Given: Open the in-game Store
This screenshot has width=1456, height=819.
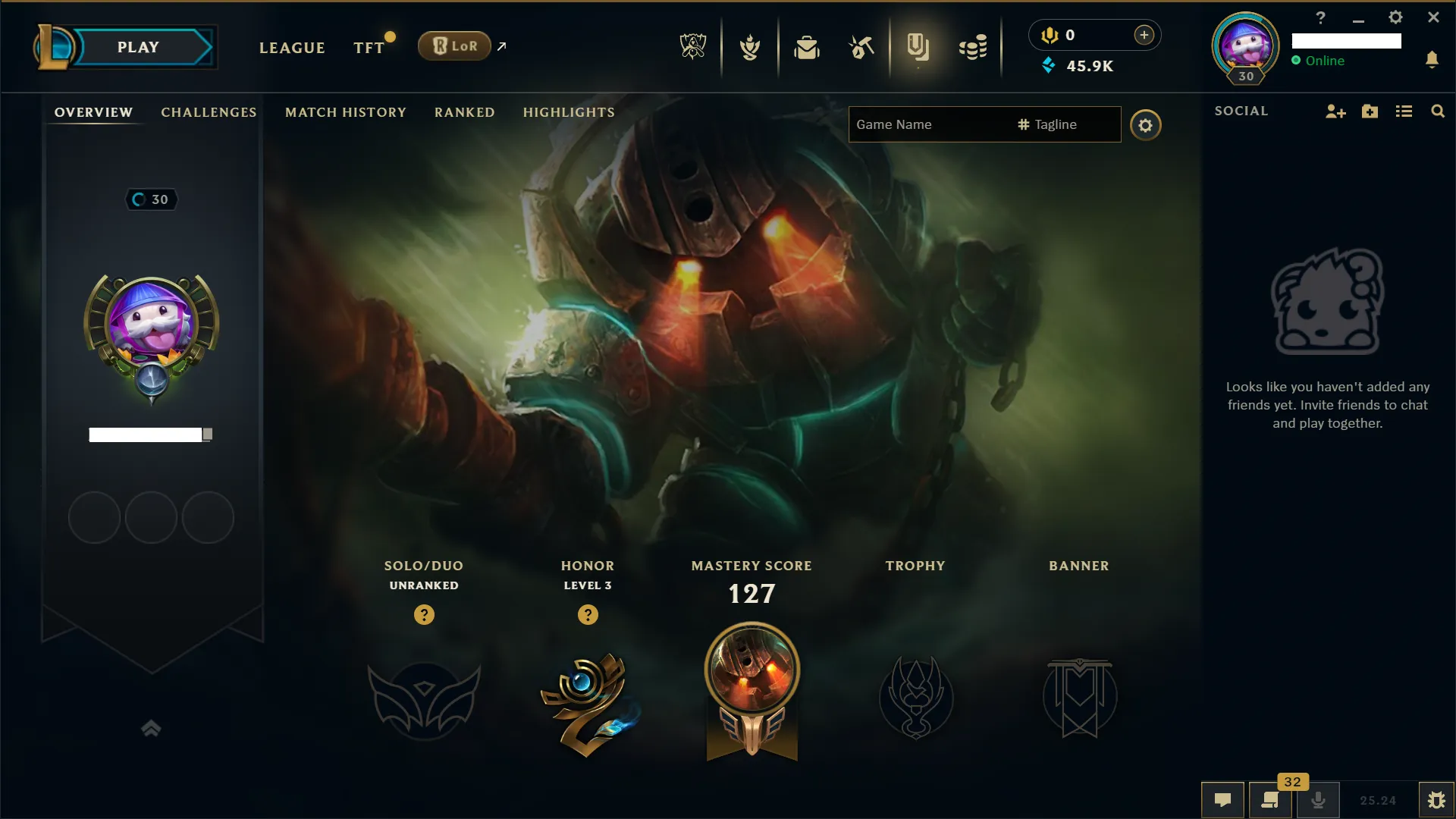Looking at the screenshot, I should pyautogui.click(x=974, y=47).
